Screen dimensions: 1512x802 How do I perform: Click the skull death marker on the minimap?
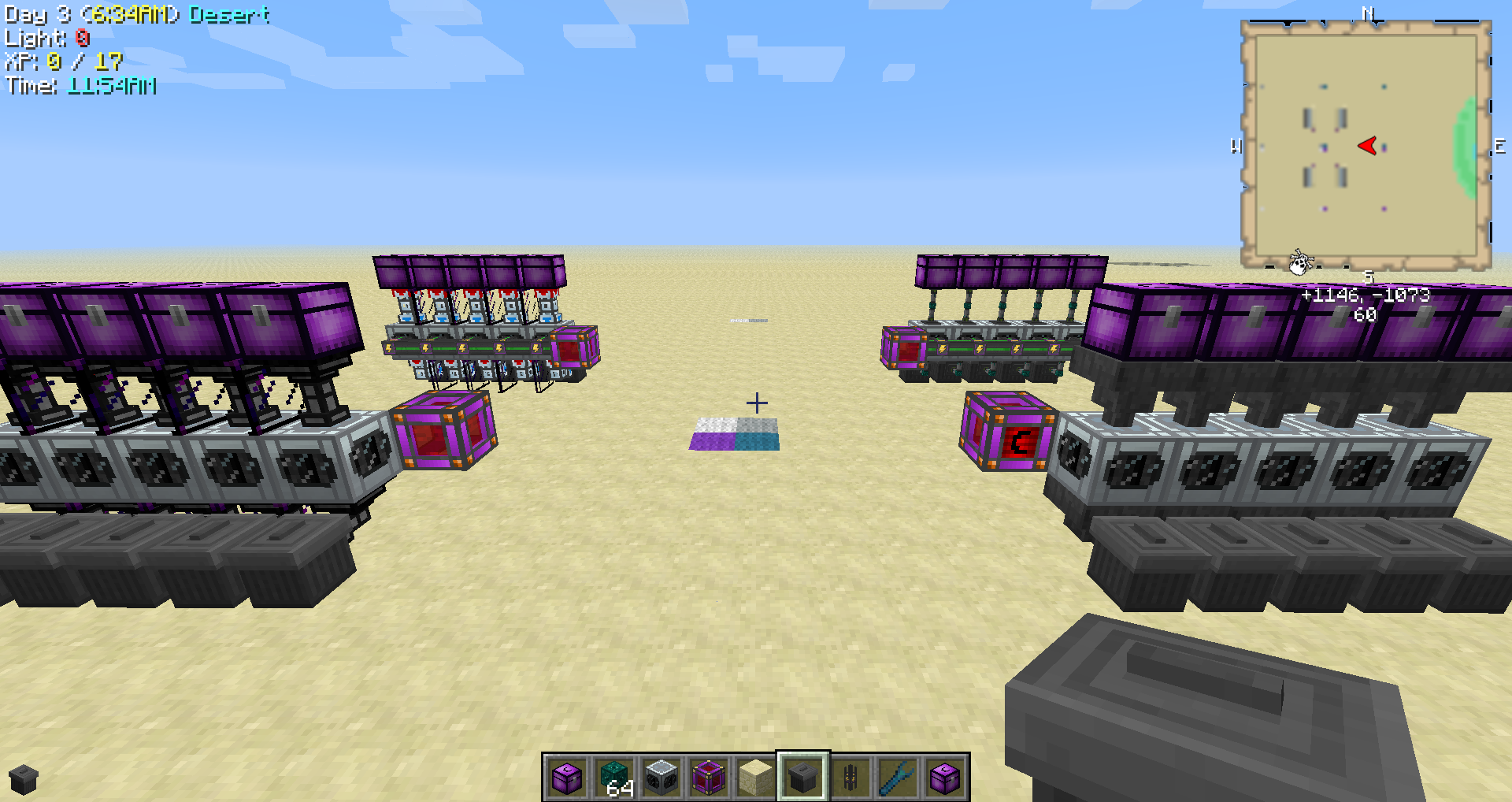click(1299, 262)
